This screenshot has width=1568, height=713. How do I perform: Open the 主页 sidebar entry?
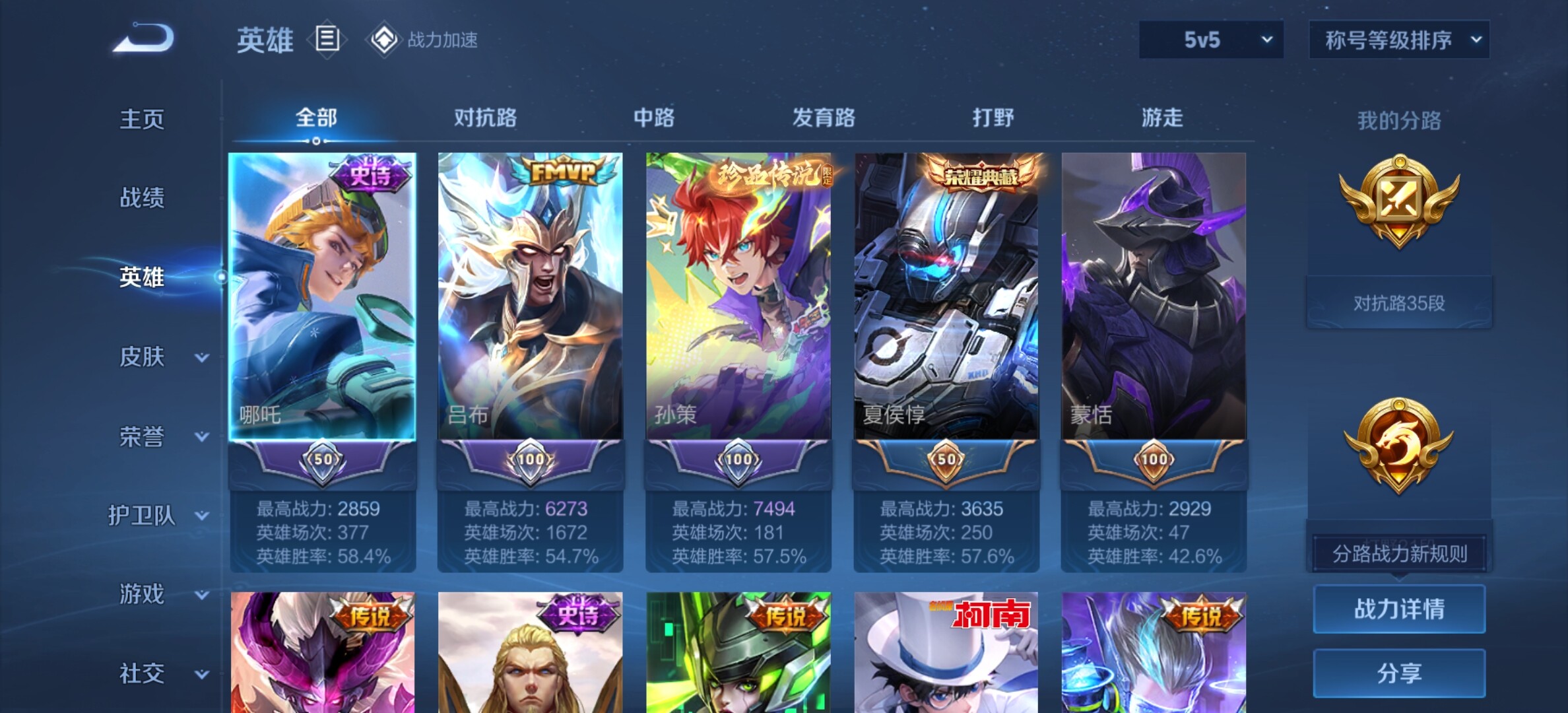(x=142, y=119)
